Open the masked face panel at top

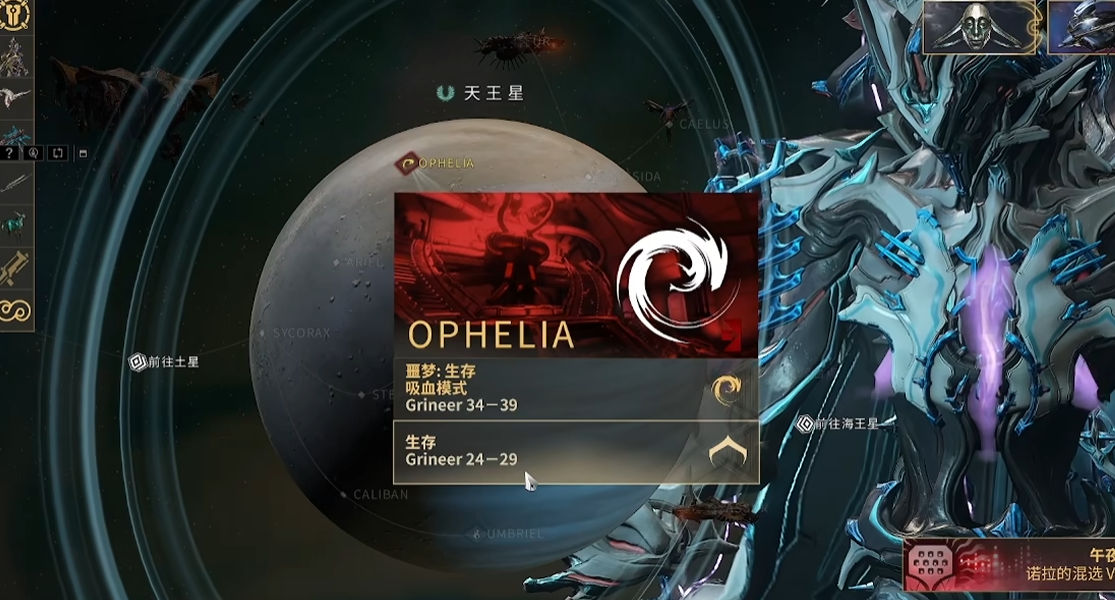[982, 27]
